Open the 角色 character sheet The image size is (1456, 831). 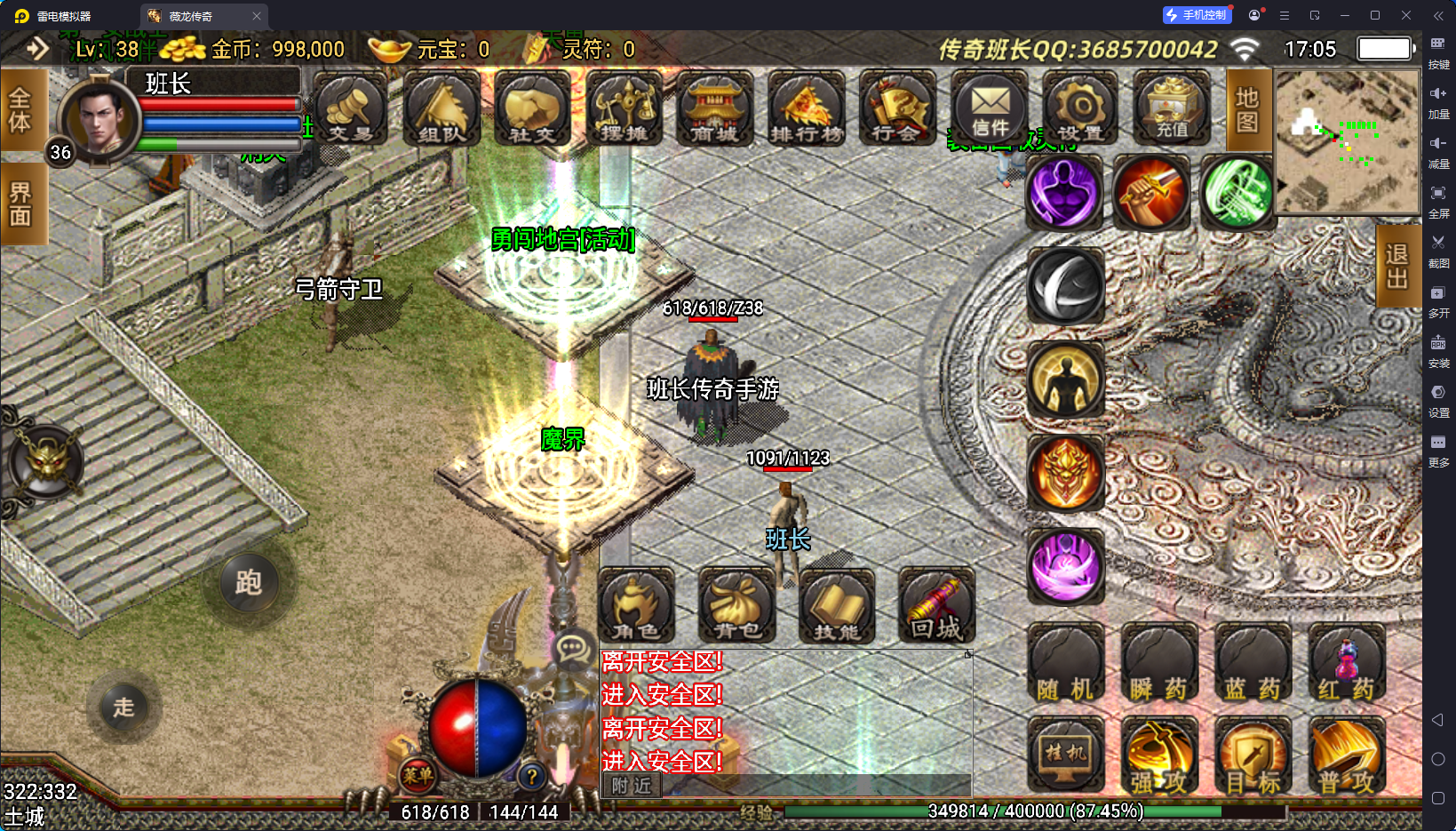tap(636, 606)
